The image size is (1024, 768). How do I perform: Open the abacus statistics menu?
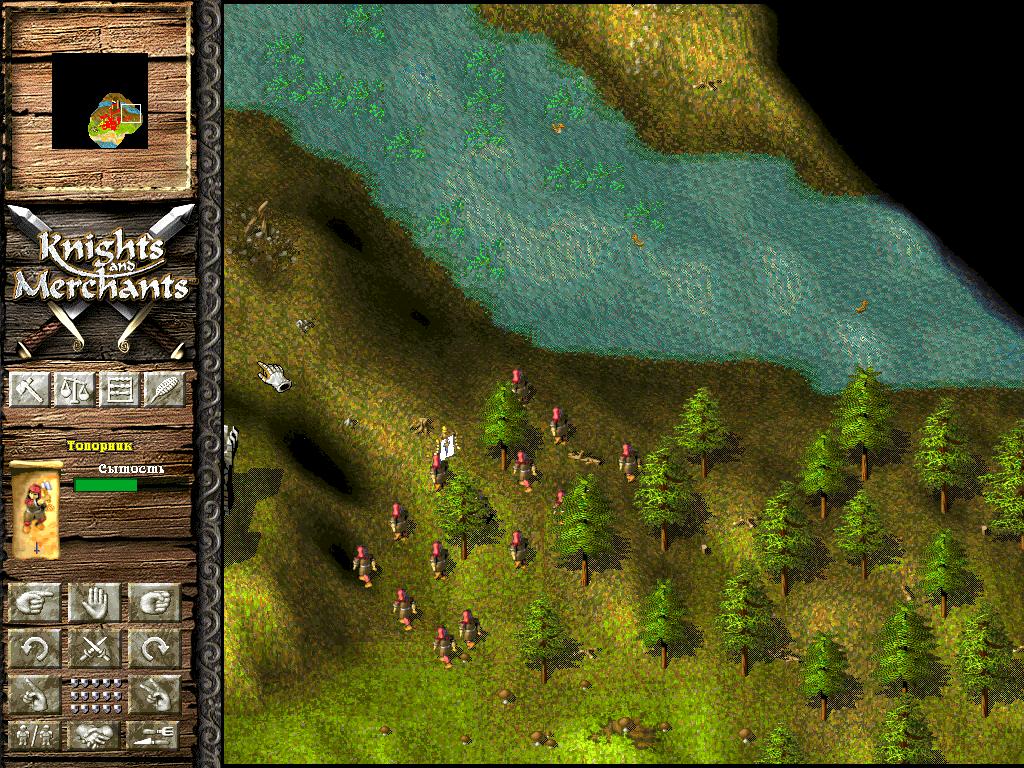(x=119, y=389)
